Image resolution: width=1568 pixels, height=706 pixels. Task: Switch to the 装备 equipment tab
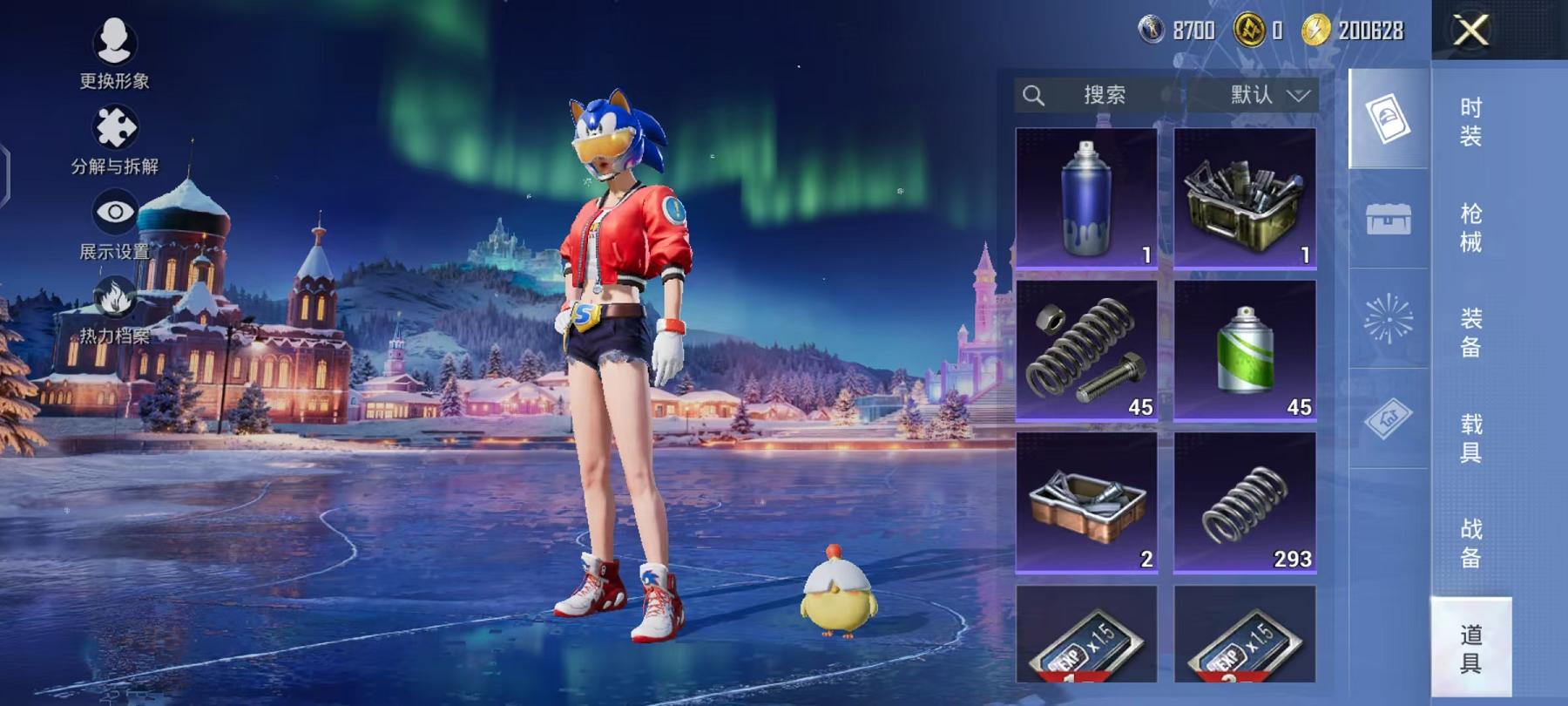tap(1470, 332)
